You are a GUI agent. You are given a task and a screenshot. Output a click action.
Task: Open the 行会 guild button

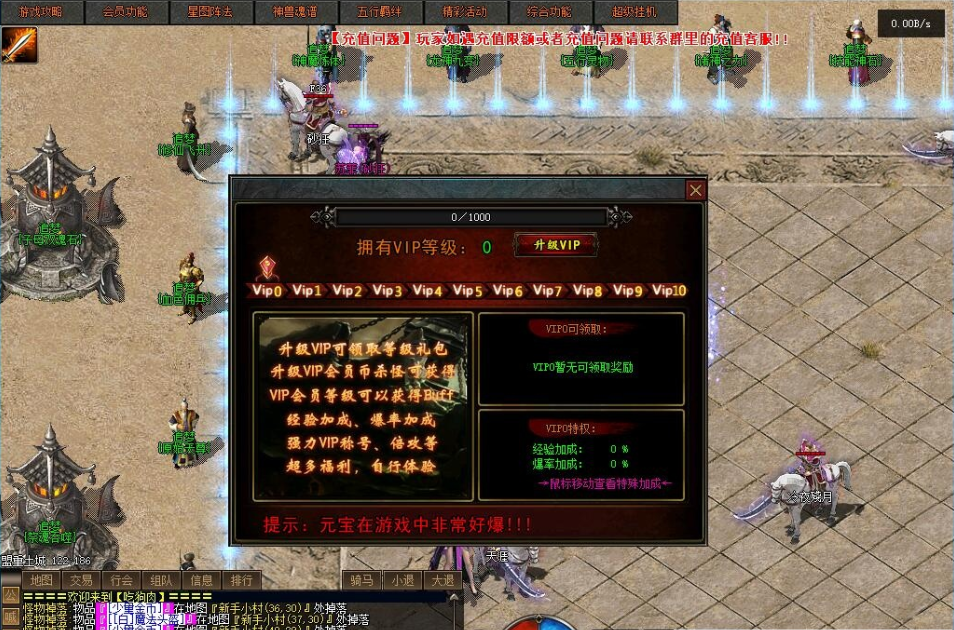pyautogui.click(x=121, y=580)
